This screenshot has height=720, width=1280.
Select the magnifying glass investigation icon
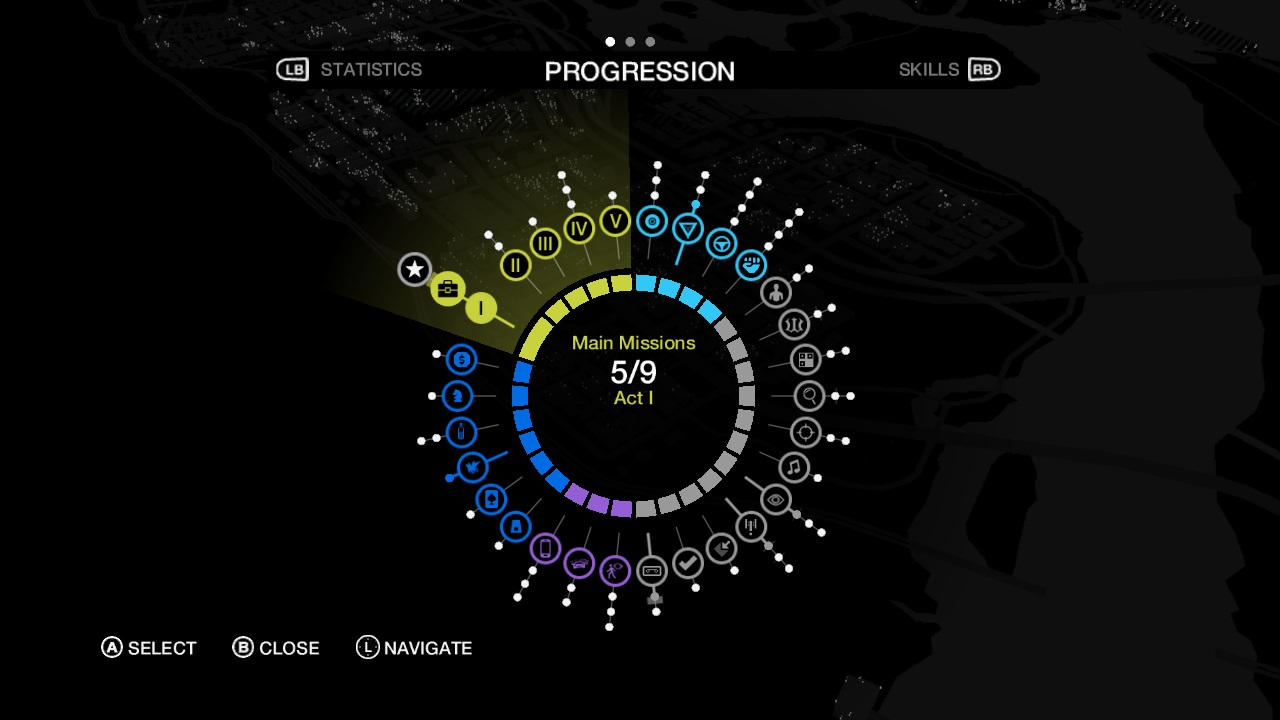[810, 396]
